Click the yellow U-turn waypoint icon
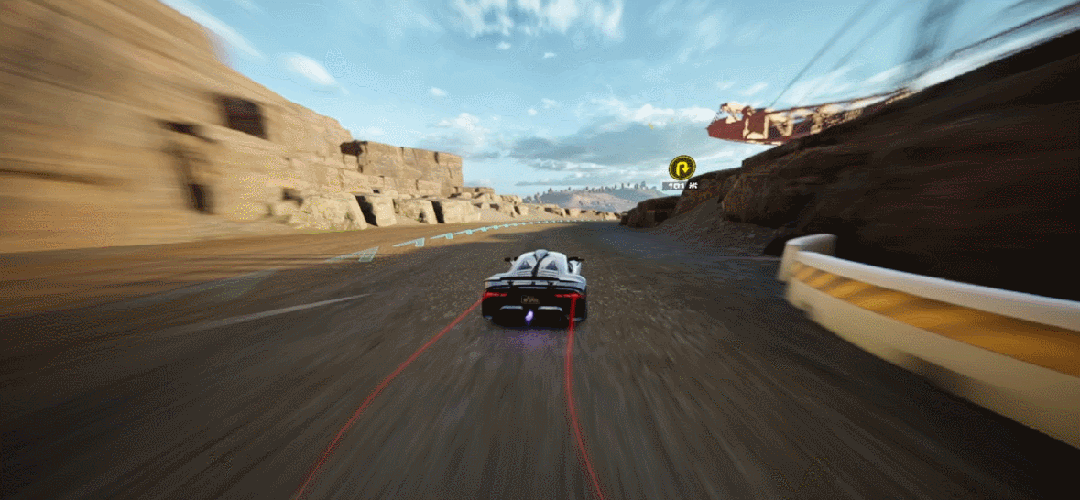Image resolution: width=1080 pixels, height=500 pixels. pos(682,167)
